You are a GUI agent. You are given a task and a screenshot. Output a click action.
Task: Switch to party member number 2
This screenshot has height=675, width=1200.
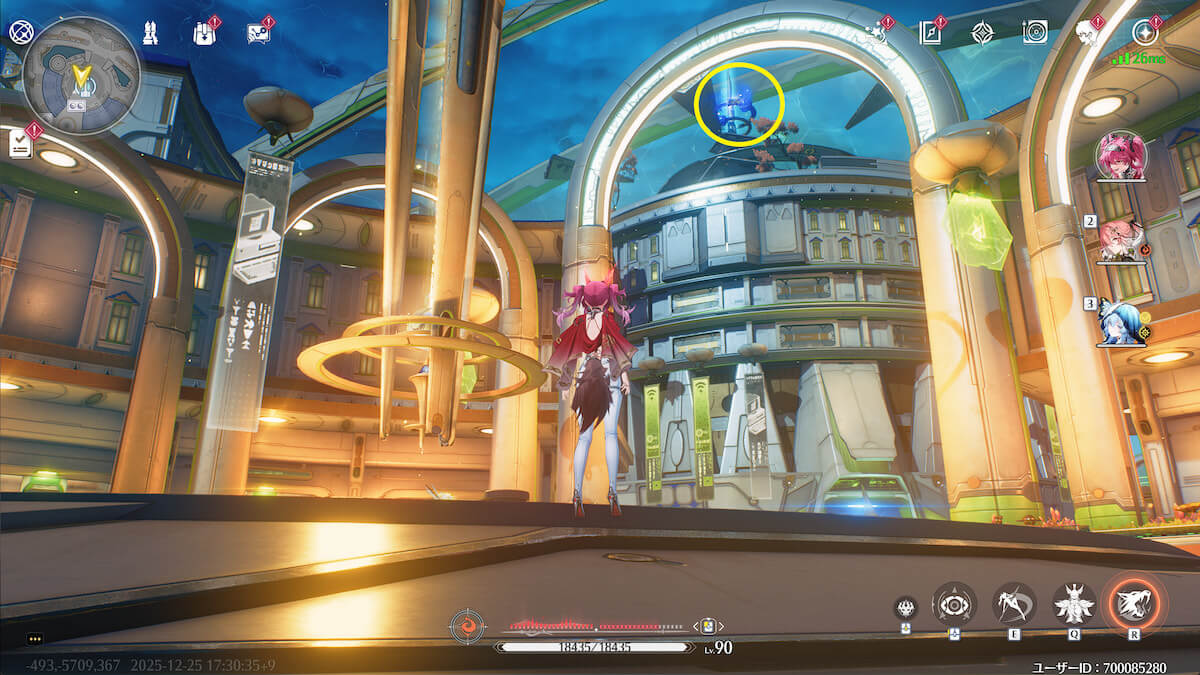[x=1121, y=240]
